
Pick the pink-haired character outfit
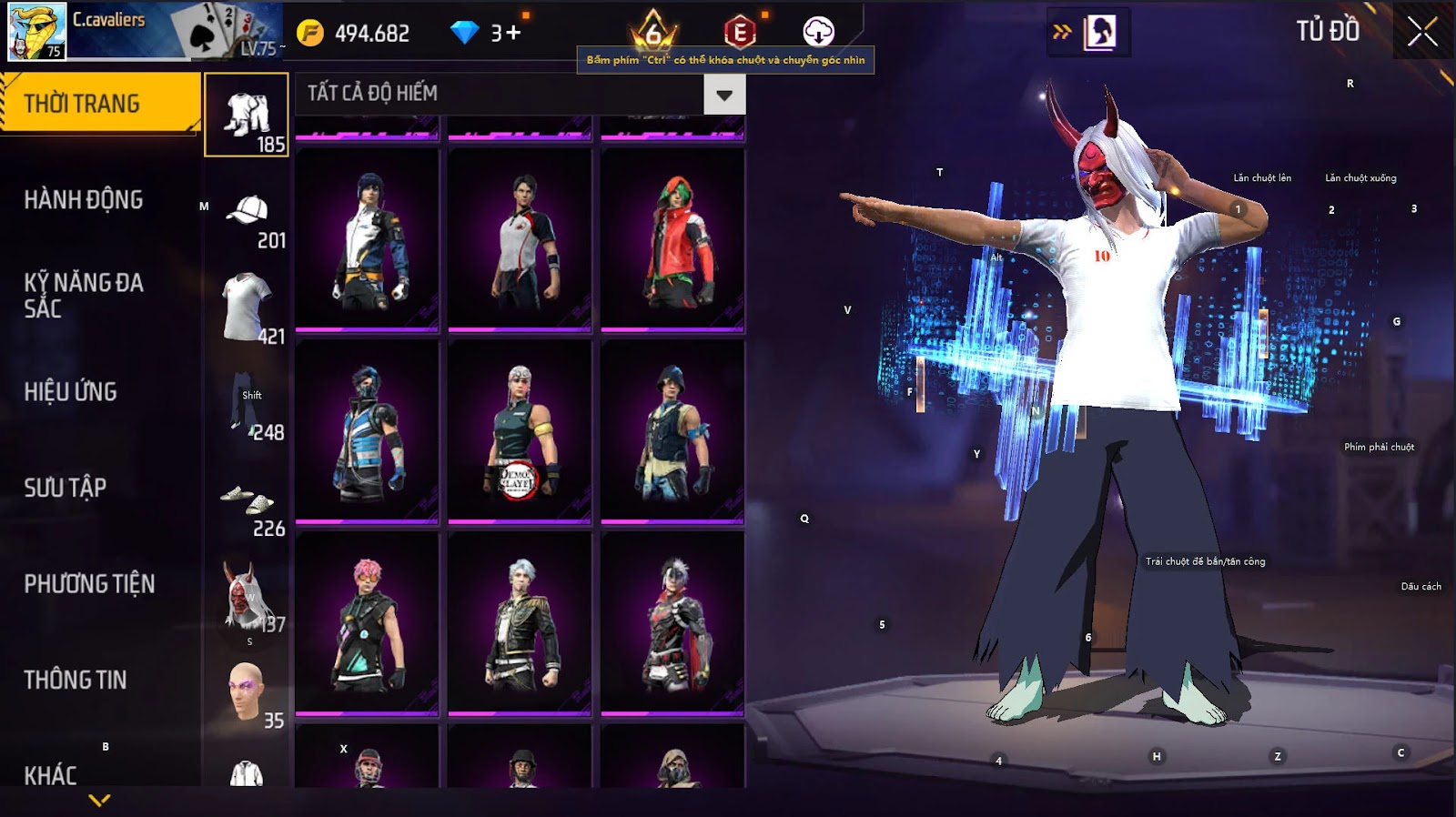point(367,623)
